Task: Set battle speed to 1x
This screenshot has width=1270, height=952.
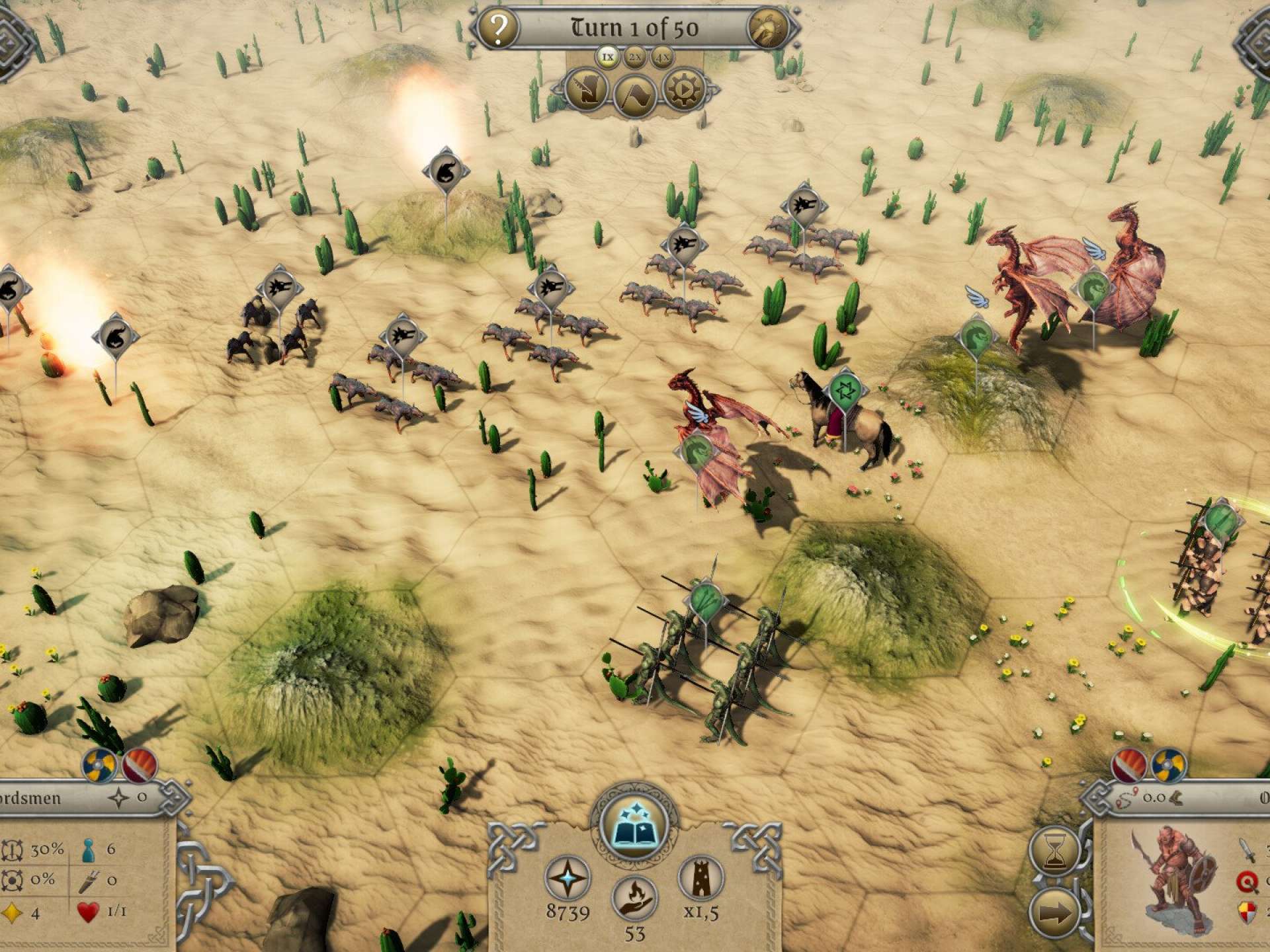Action: point(607,57)
